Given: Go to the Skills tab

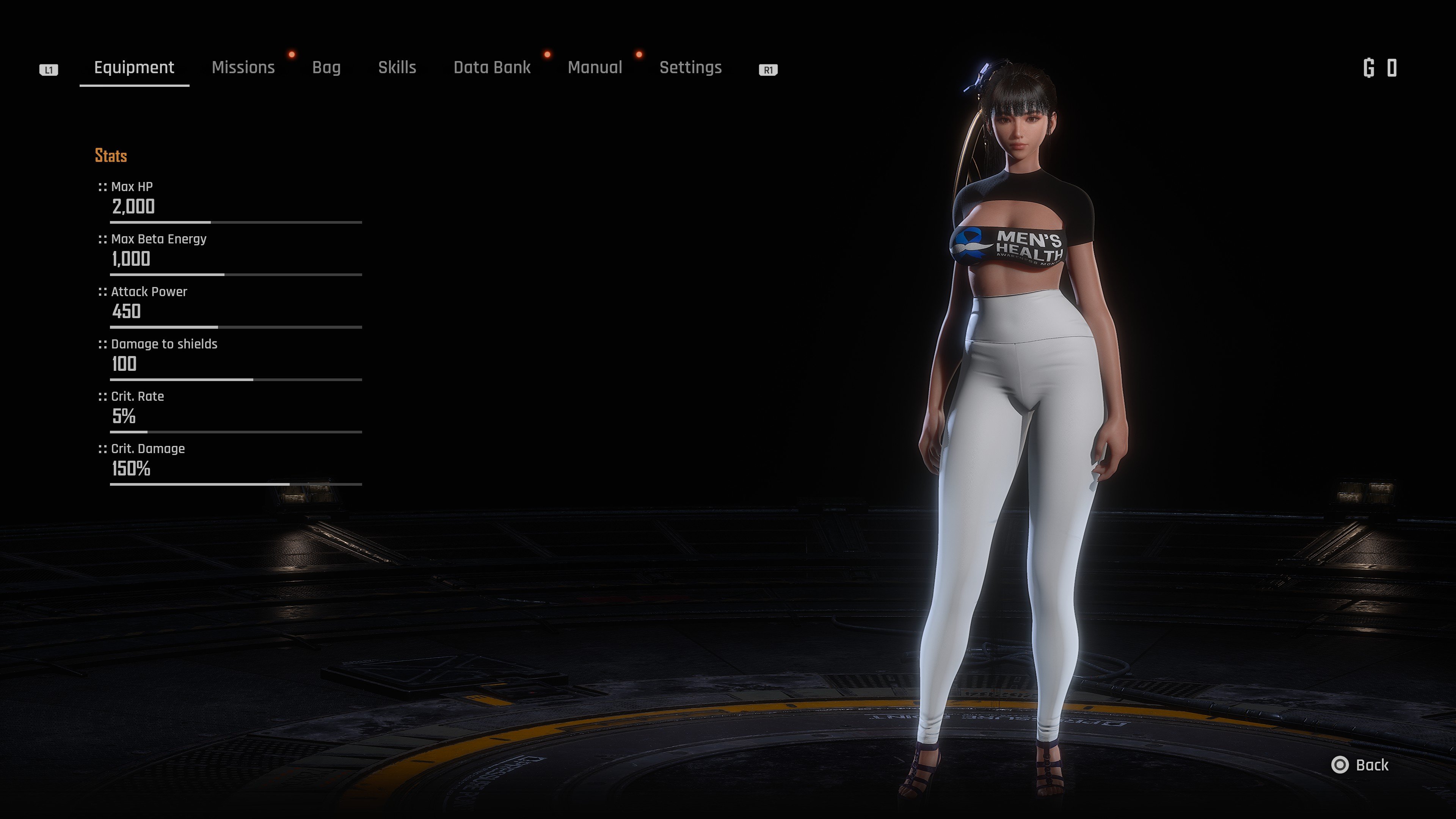Looking at the screenshot, I should tap(397, 68).
